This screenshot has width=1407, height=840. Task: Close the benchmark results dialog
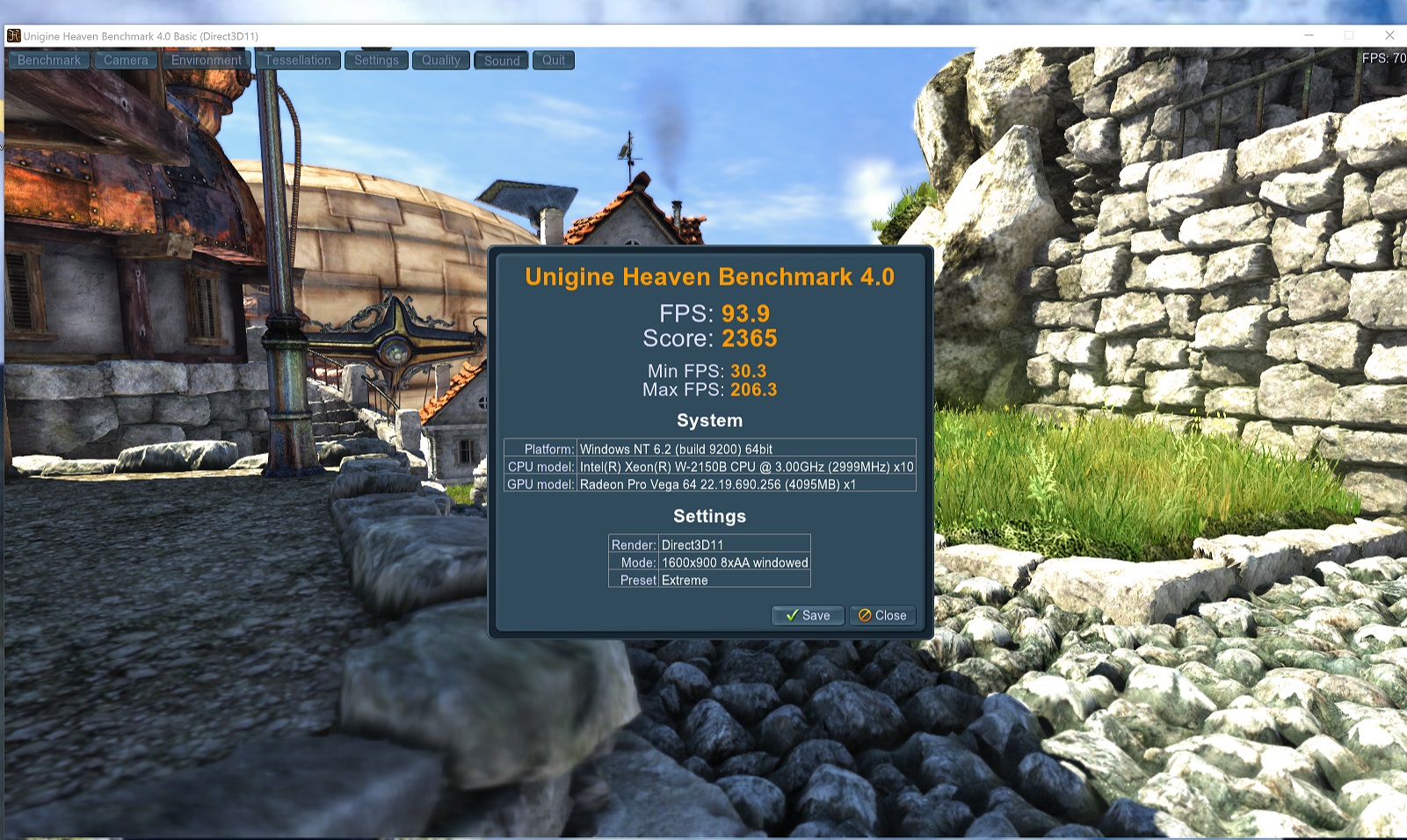pyautogui.click(x=882, y=615)
